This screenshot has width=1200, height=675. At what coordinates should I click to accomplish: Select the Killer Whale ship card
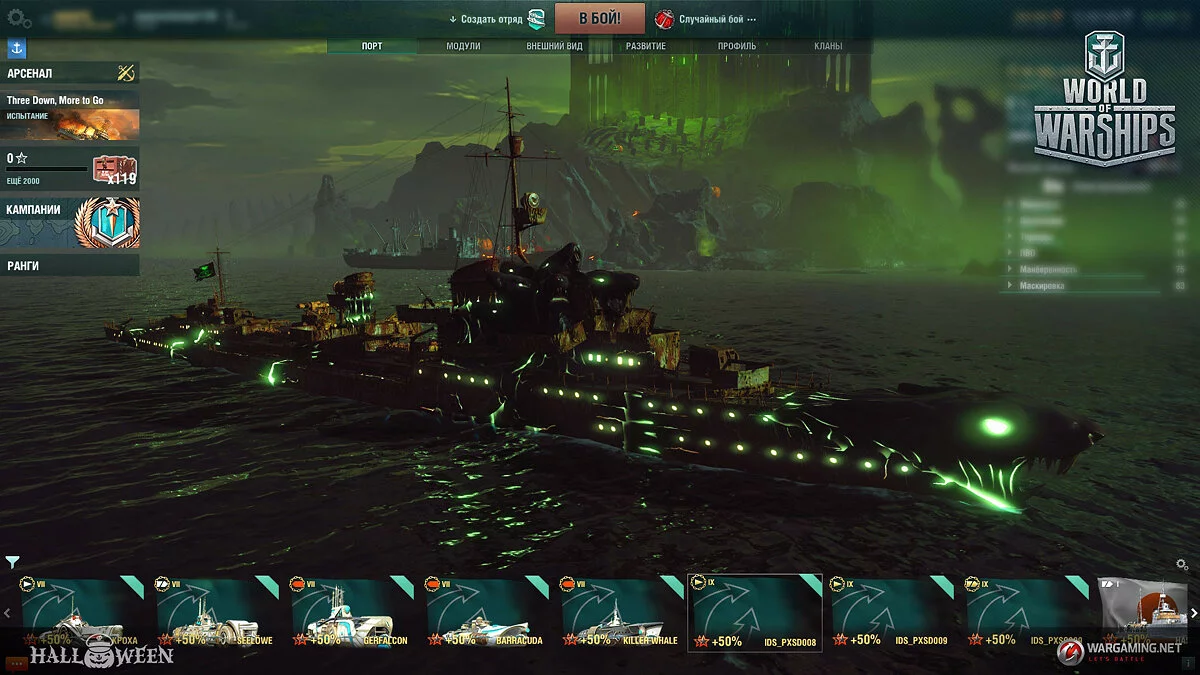point(621,613)
